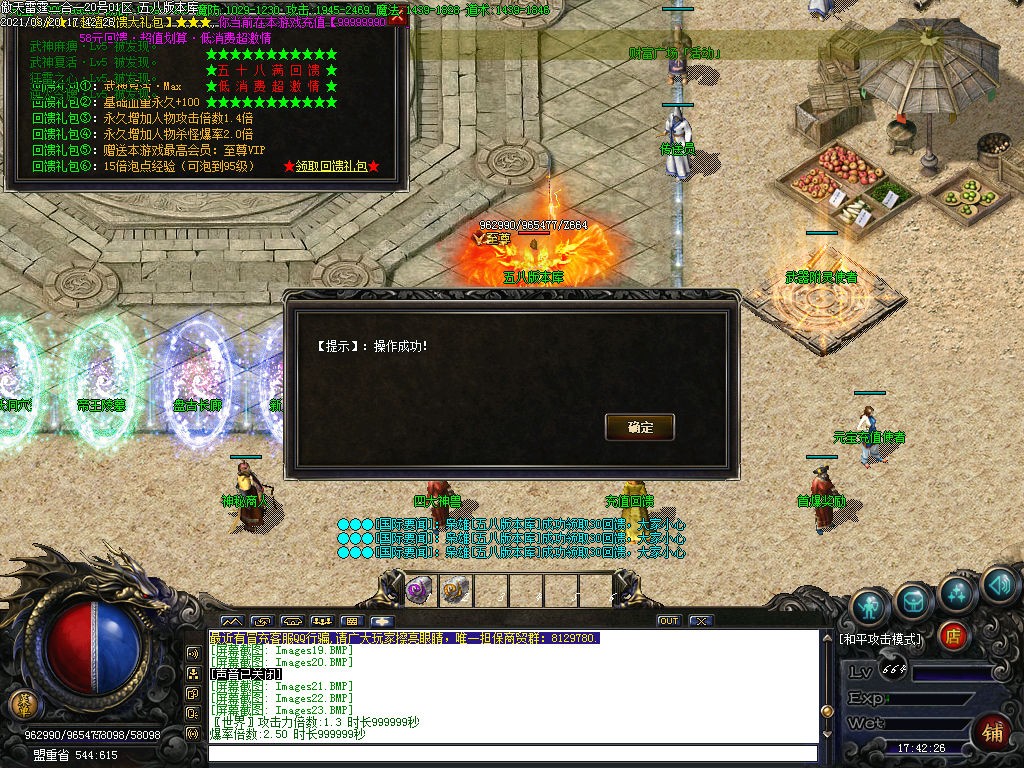The width and height of the screenshot is (1024, 768).
Task: Click the OUT button above chat
Action: pos(668,621)
